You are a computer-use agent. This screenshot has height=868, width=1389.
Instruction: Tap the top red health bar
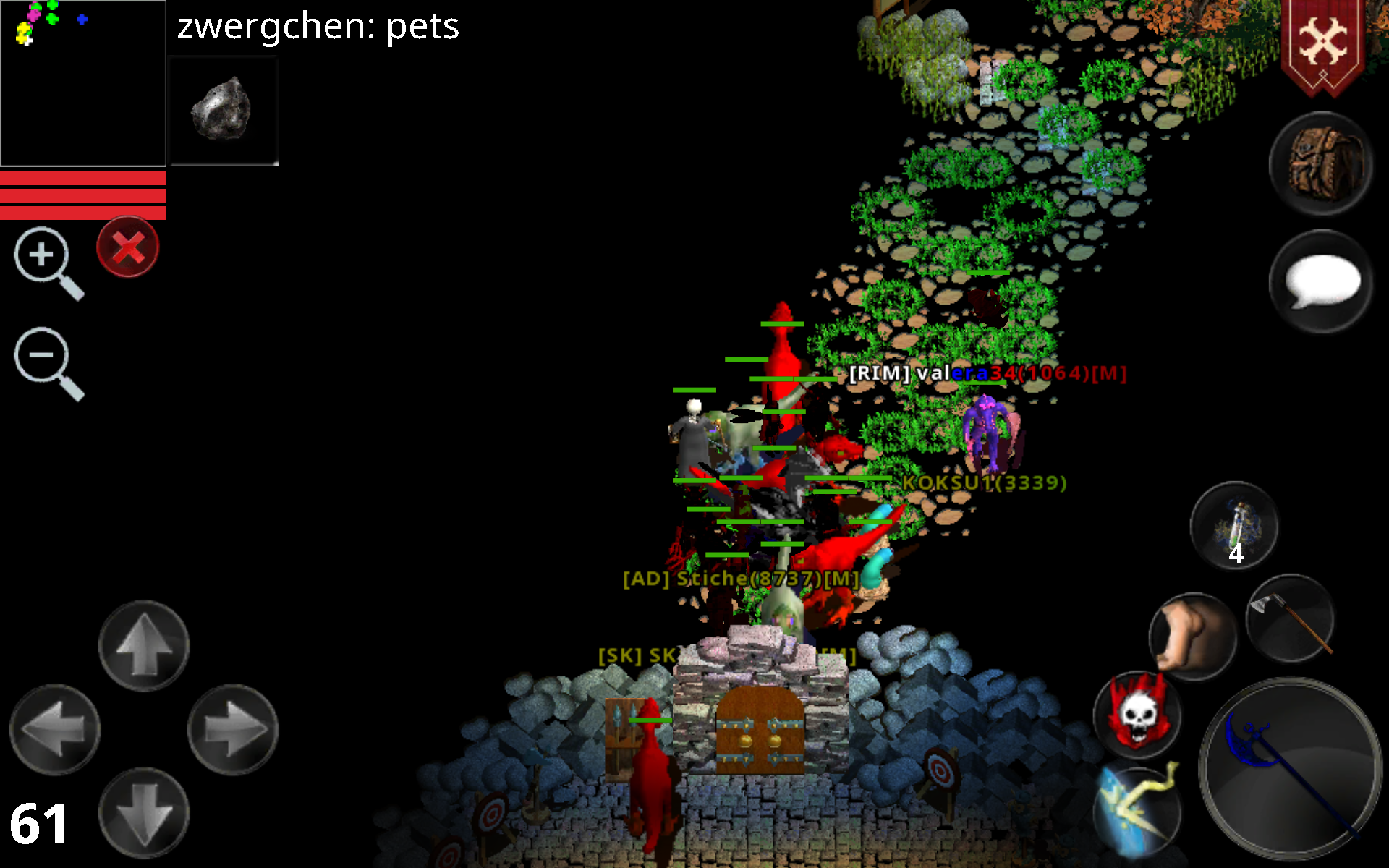[83, 178]
